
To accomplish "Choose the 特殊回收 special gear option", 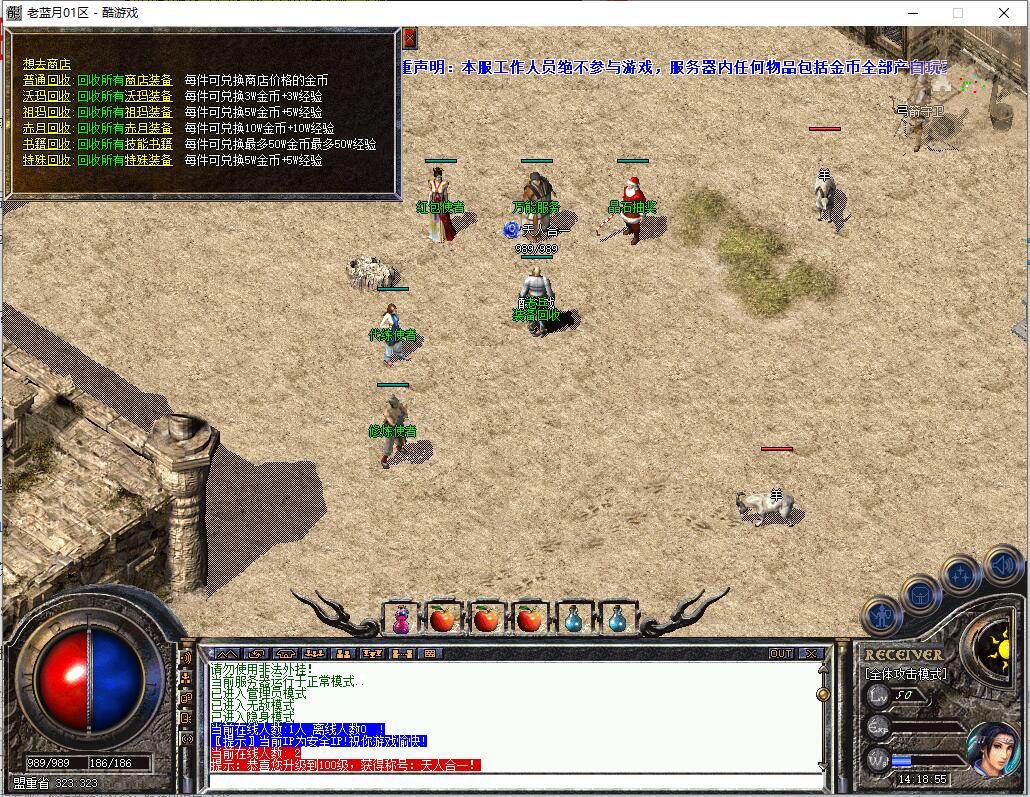I will 47,160.
